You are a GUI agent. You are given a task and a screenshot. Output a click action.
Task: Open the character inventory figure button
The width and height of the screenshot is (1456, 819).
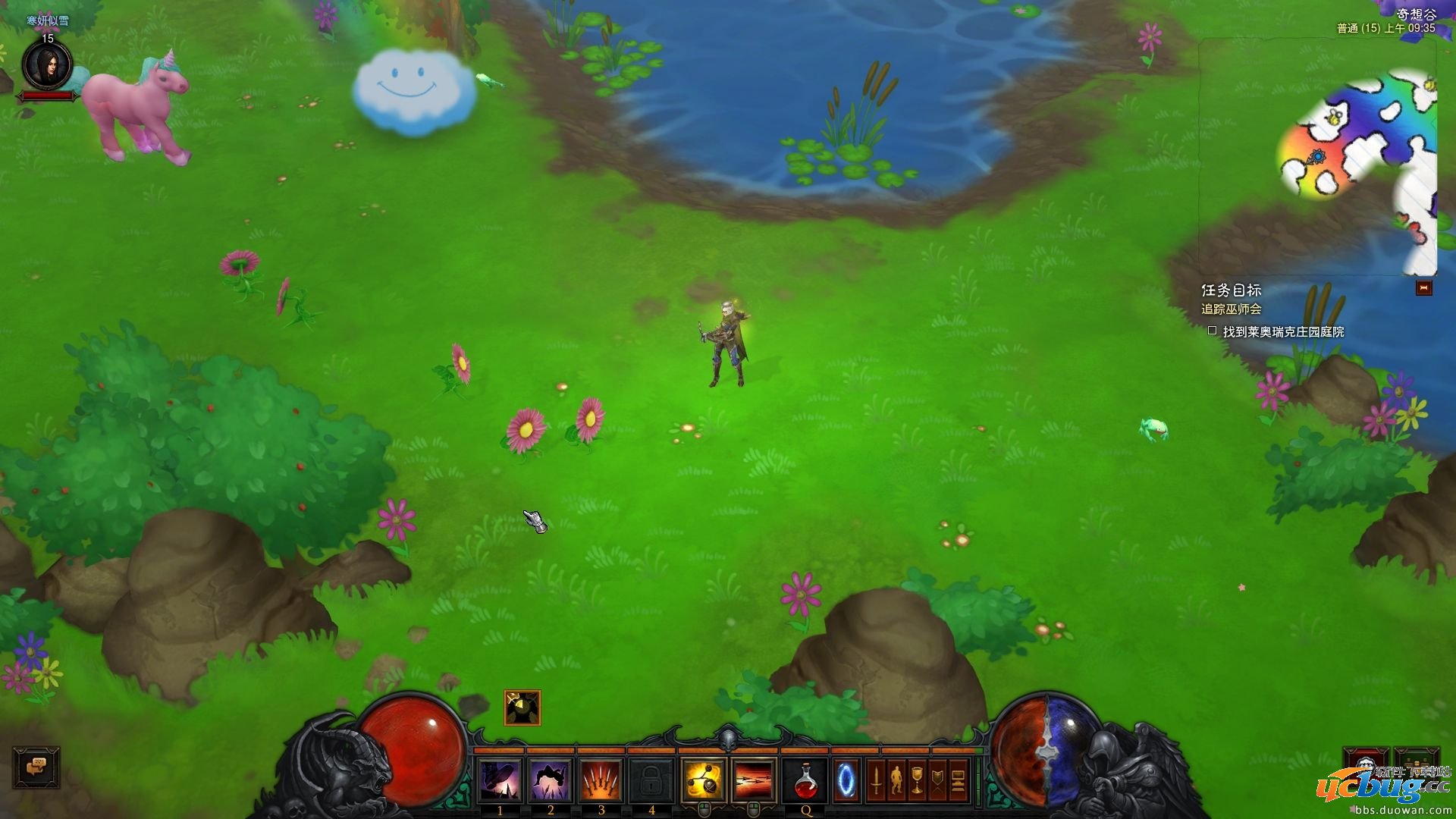896,780
